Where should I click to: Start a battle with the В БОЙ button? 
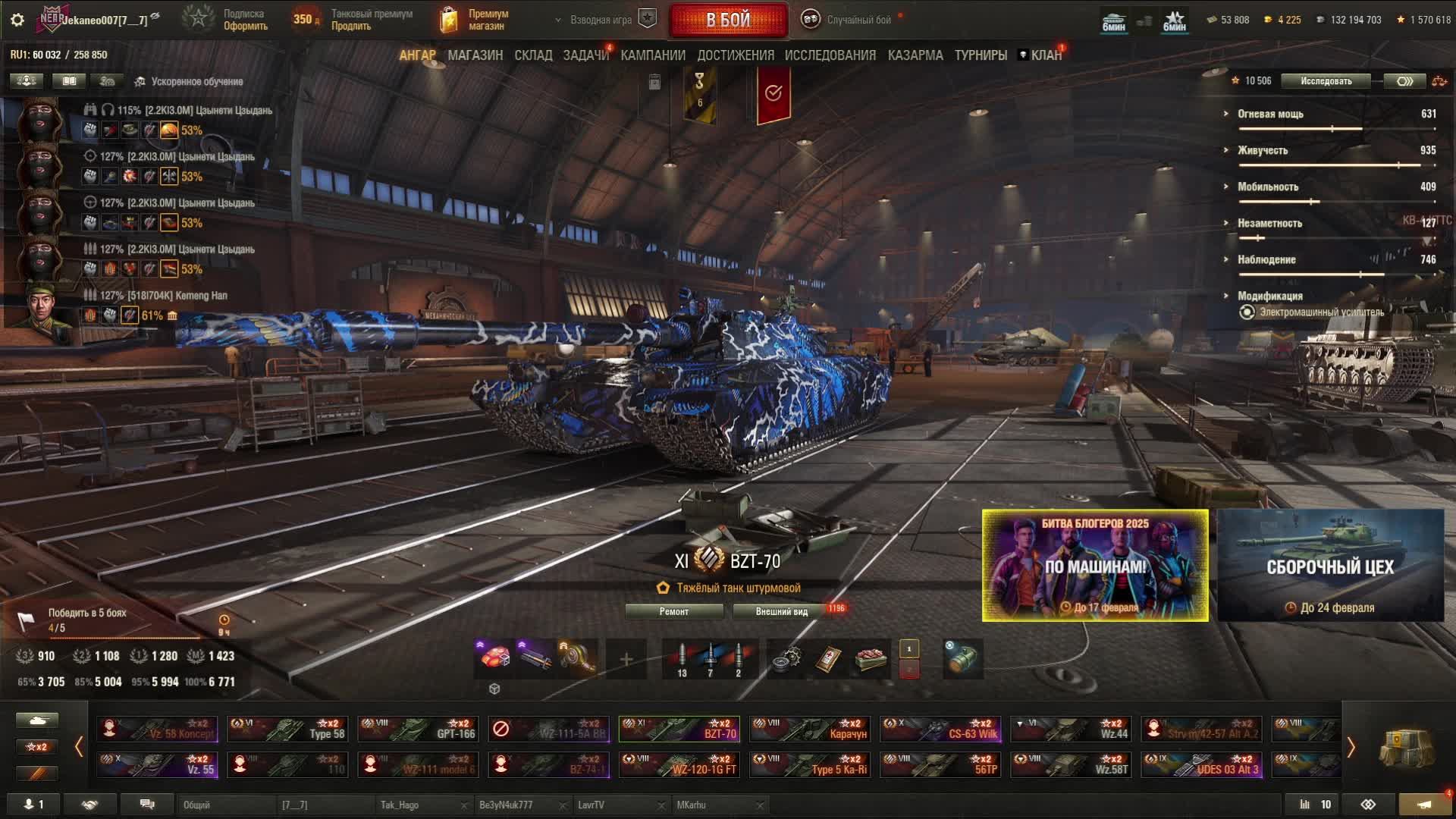(728, 20)
